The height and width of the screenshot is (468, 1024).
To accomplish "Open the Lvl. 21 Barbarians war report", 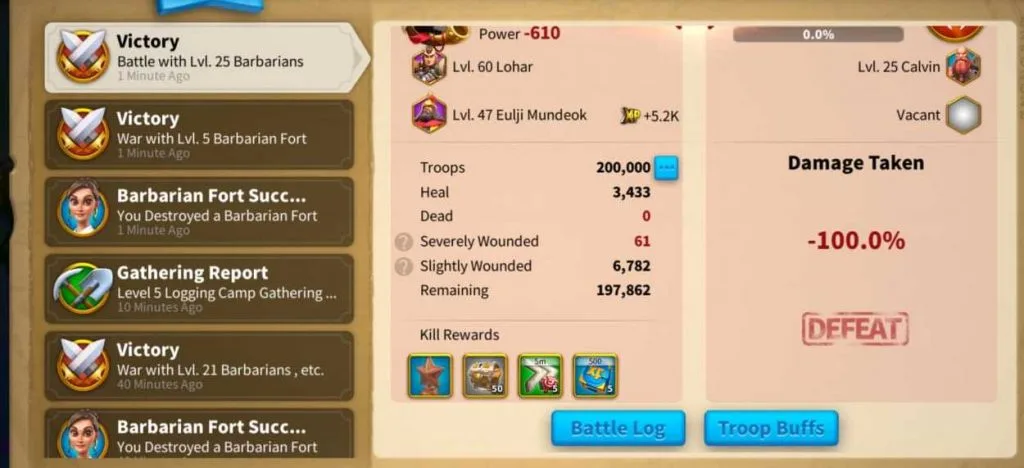I will pos(200,366).
